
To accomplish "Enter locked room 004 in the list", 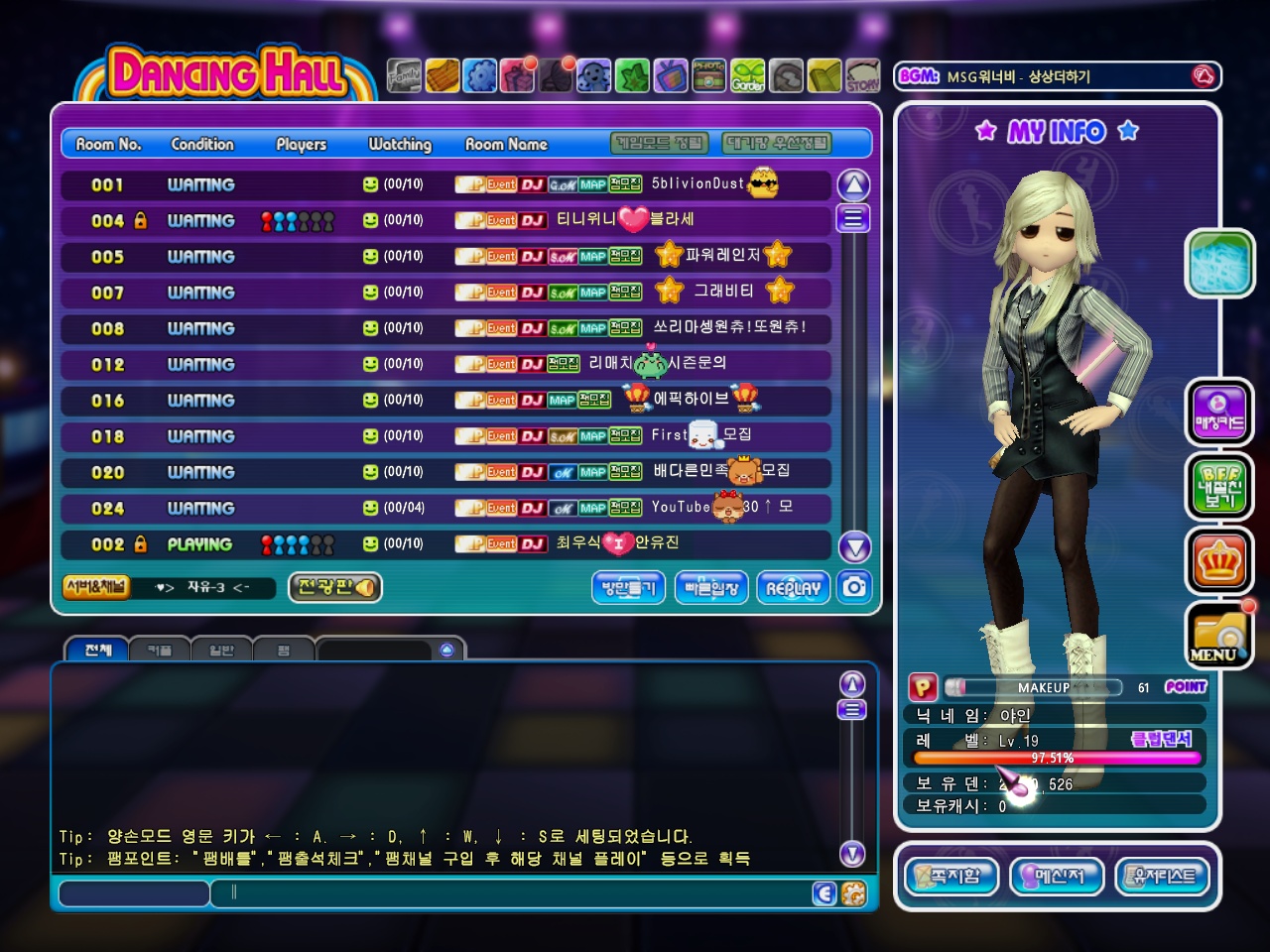I will (446, 221).
